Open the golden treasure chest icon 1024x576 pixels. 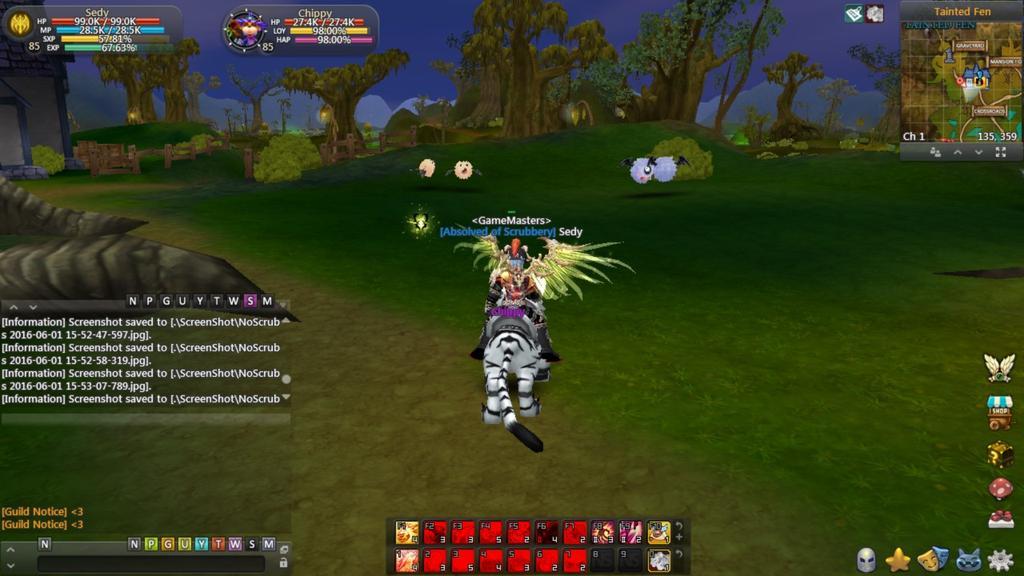(x=1000, y=455)
